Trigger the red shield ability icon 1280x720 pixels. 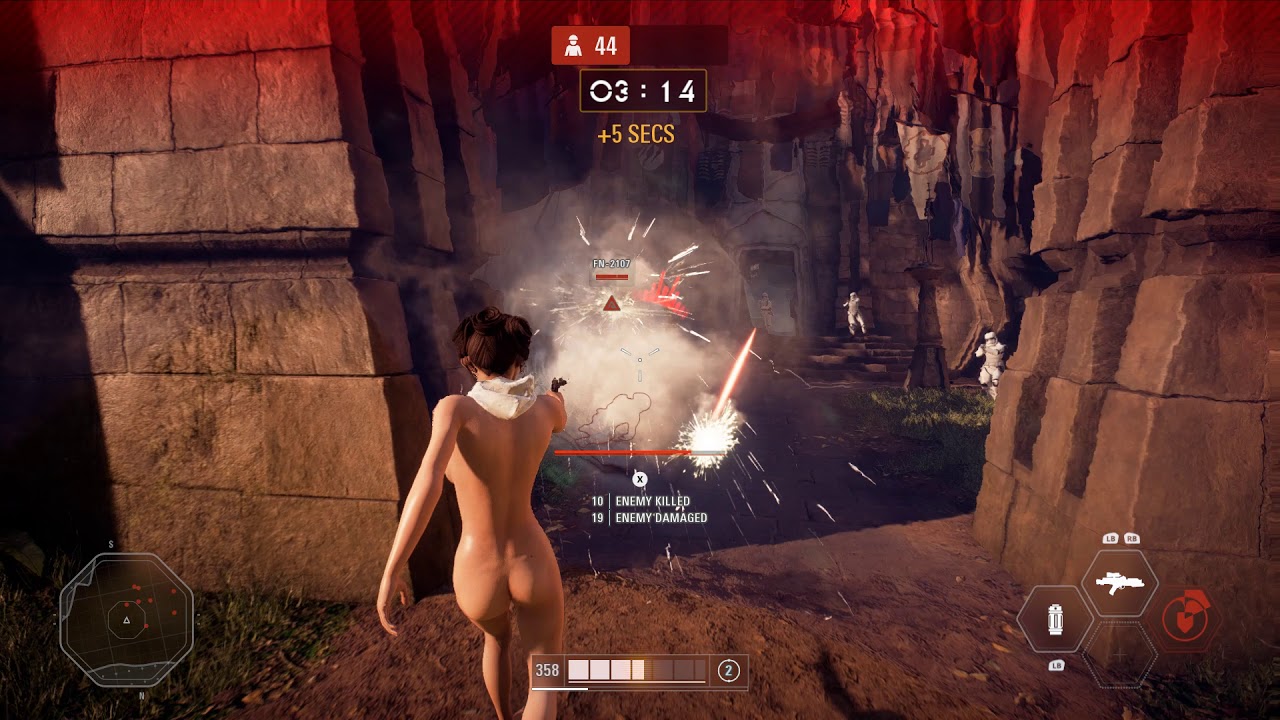click(x=1189, y=619)
